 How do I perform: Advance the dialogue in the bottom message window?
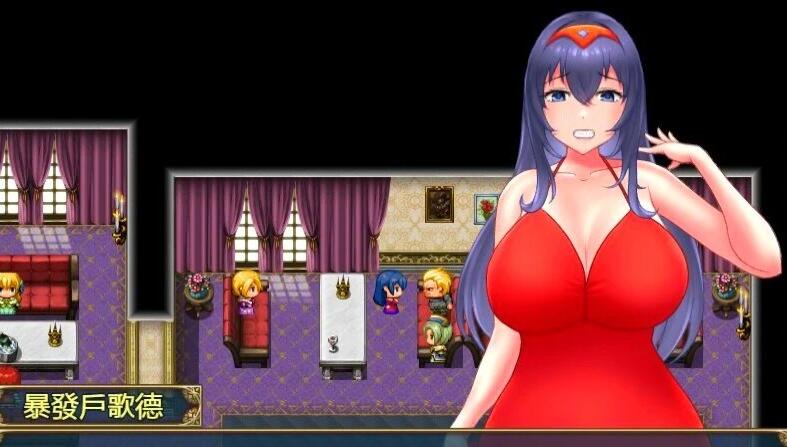[393, 438]
